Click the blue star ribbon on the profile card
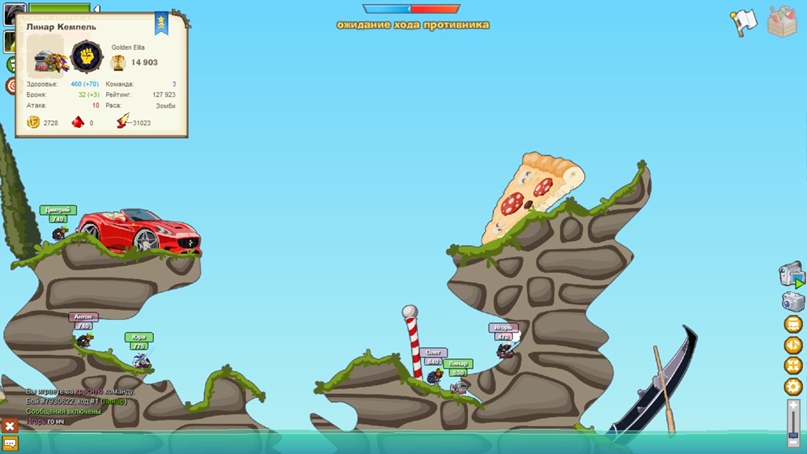The height and width of the screenshot is (454, 807). click(161, 24)
